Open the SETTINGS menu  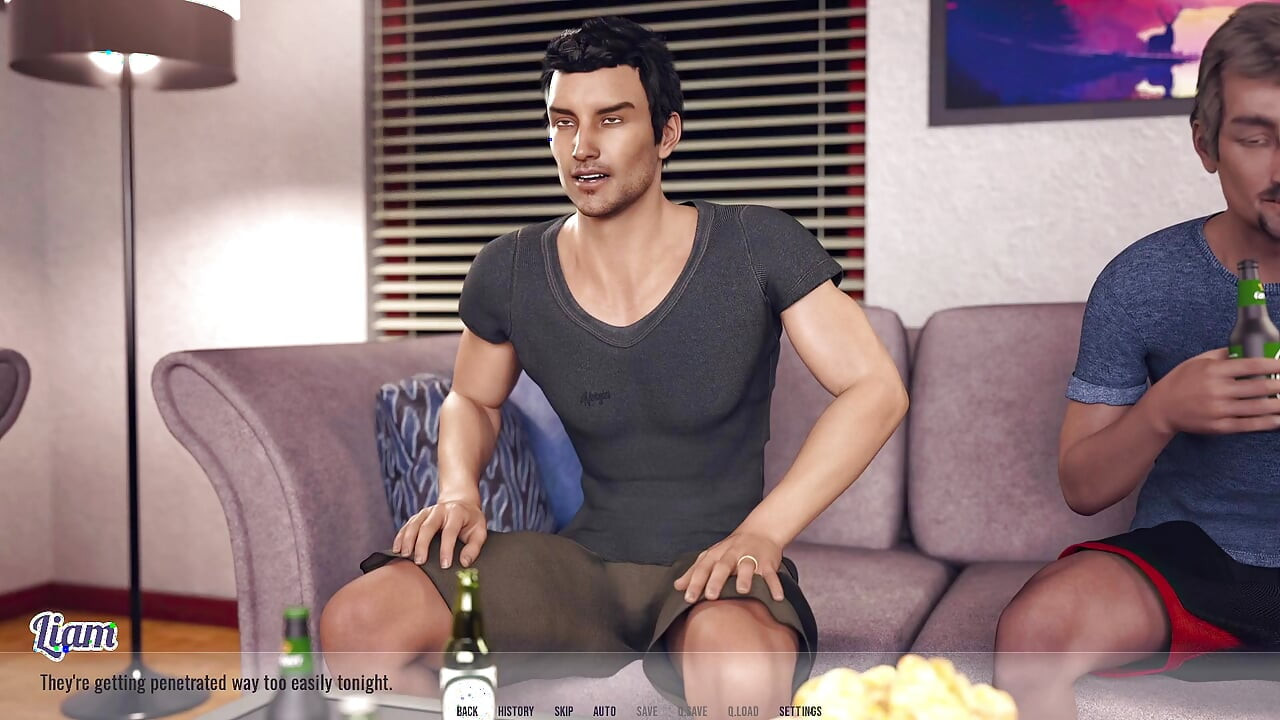tap(798, 711)
